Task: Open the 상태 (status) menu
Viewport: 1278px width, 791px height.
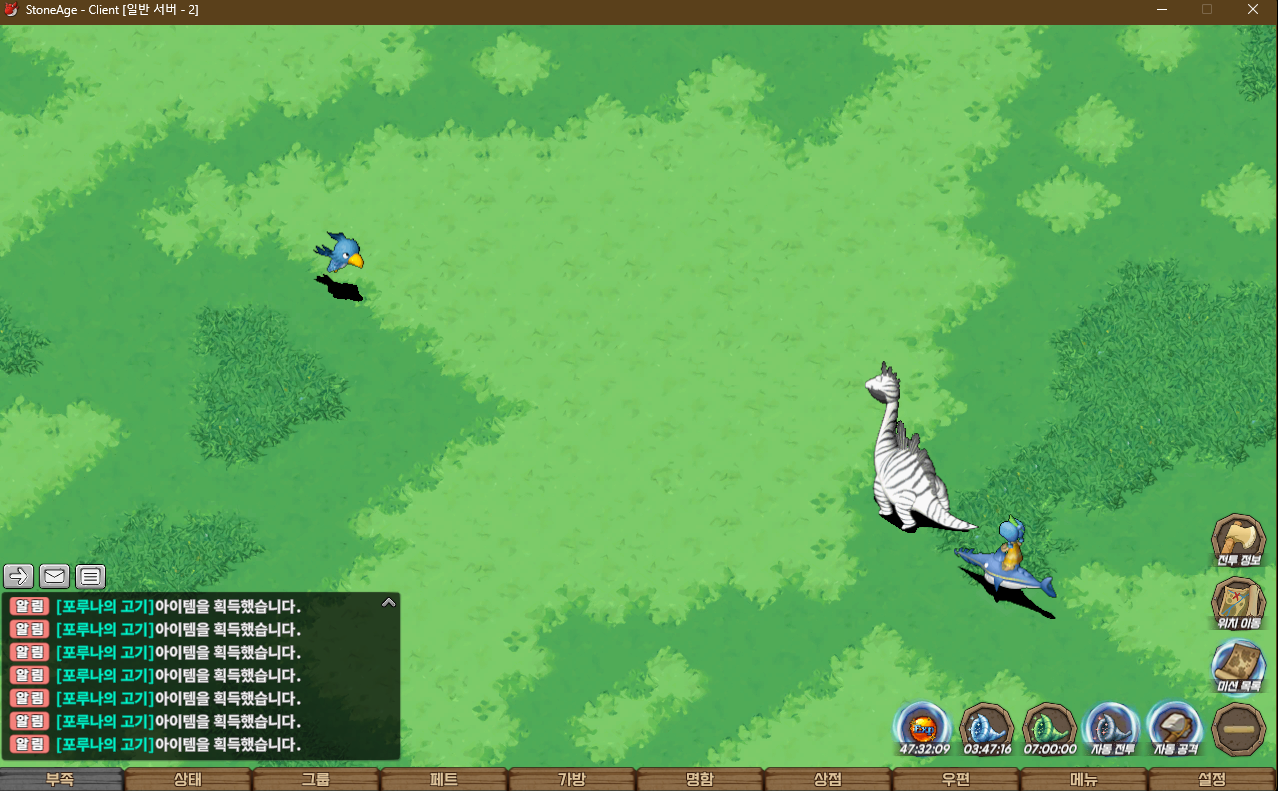Action: 188,779
